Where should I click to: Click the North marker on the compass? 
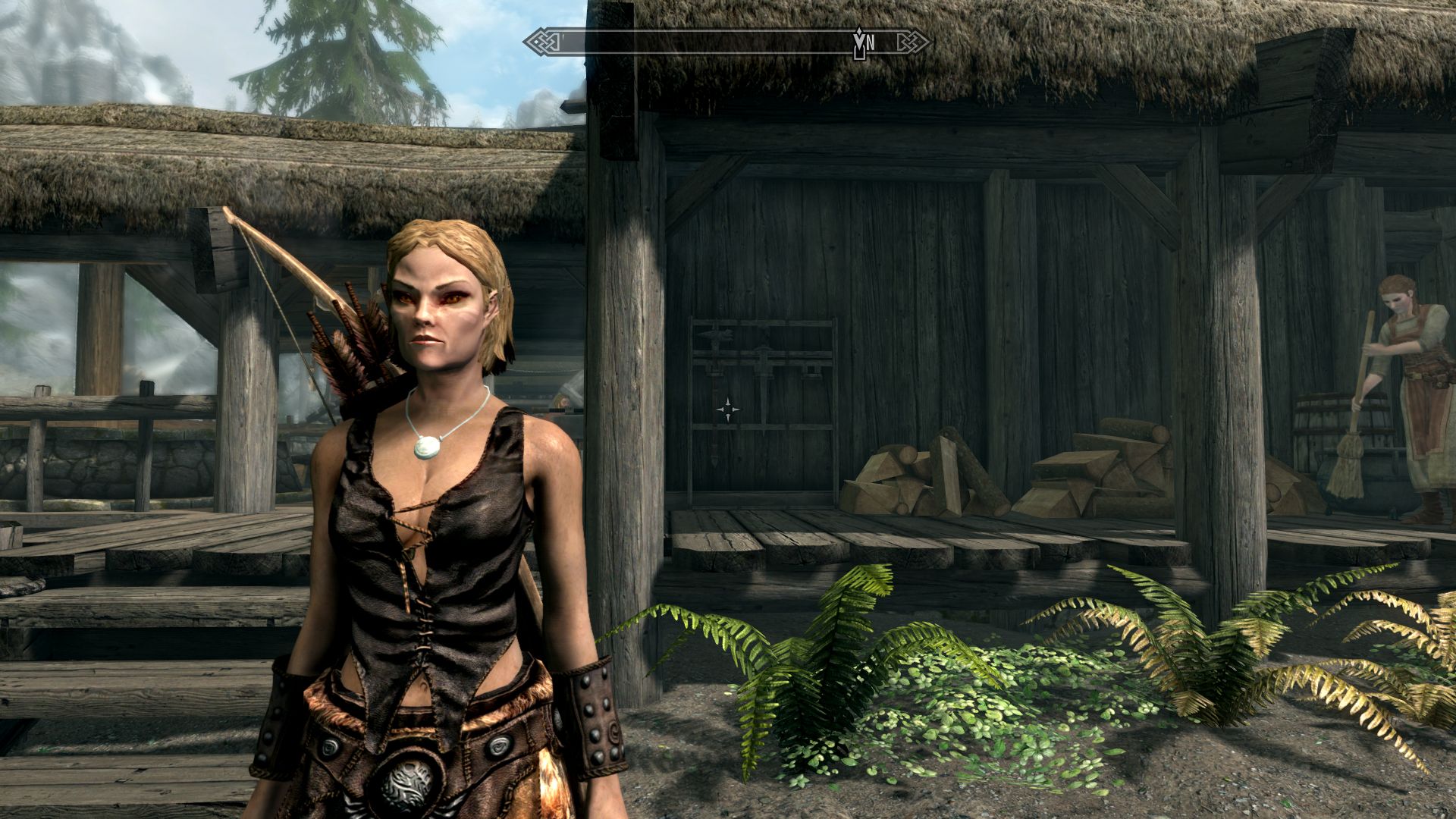point(870,43)
